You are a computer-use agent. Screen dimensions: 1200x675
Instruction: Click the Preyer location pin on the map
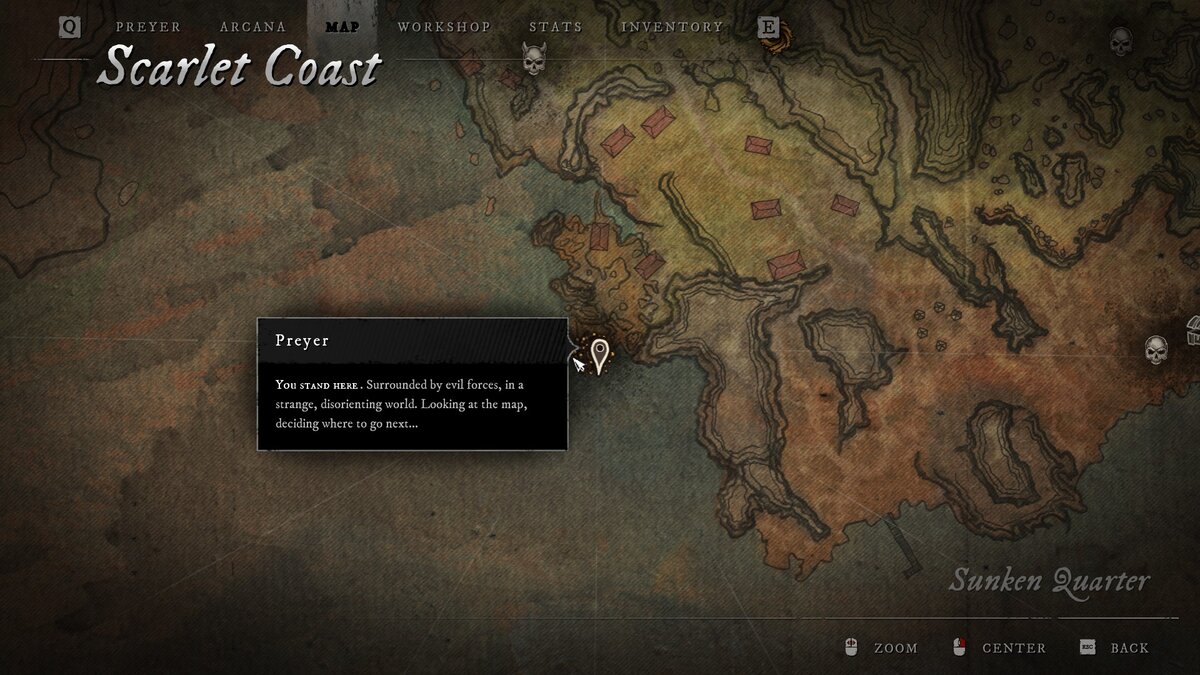pyautogui.click(x=599, y=355)
